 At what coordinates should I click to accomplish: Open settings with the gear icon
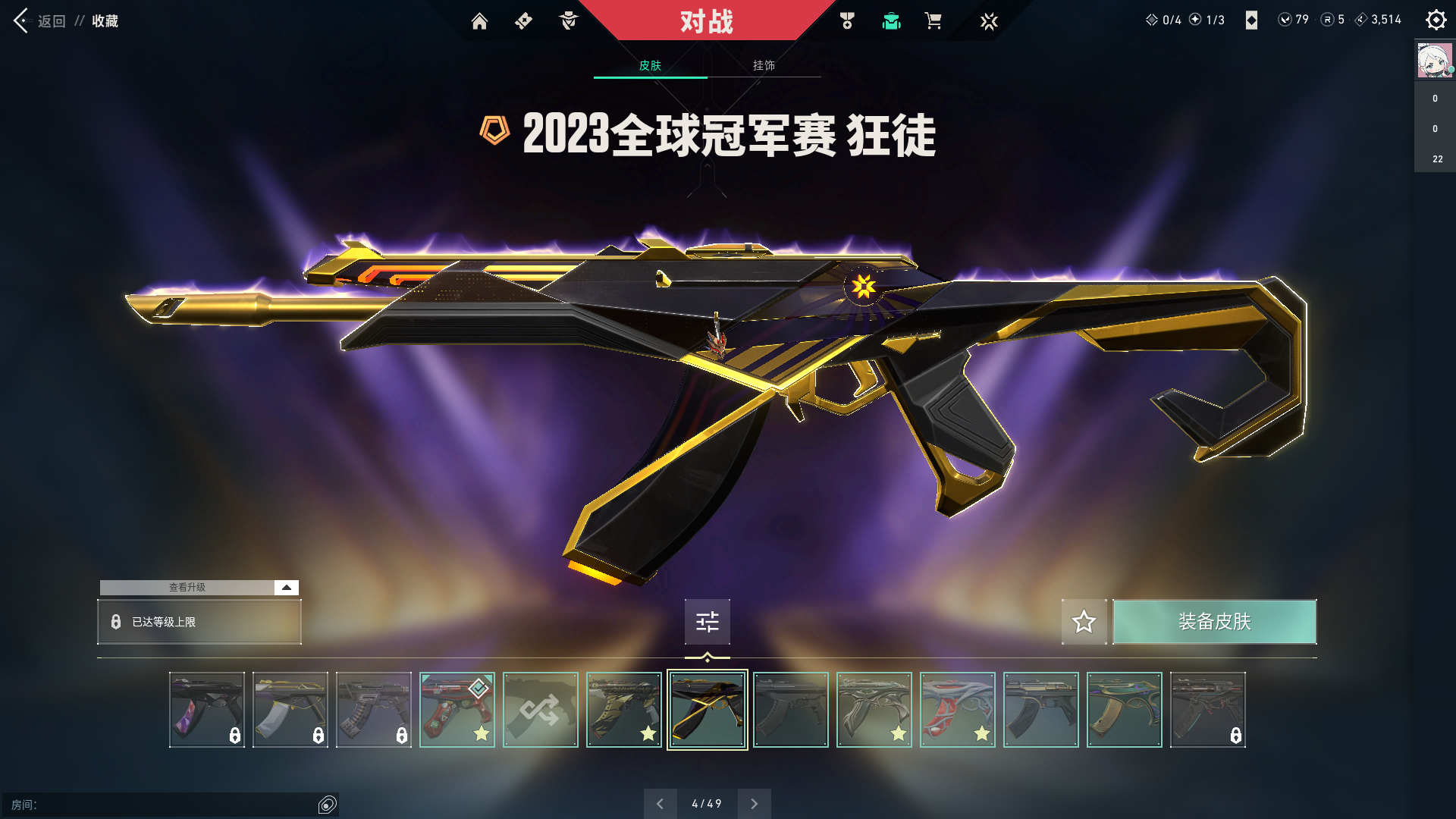click(1436, 20)
